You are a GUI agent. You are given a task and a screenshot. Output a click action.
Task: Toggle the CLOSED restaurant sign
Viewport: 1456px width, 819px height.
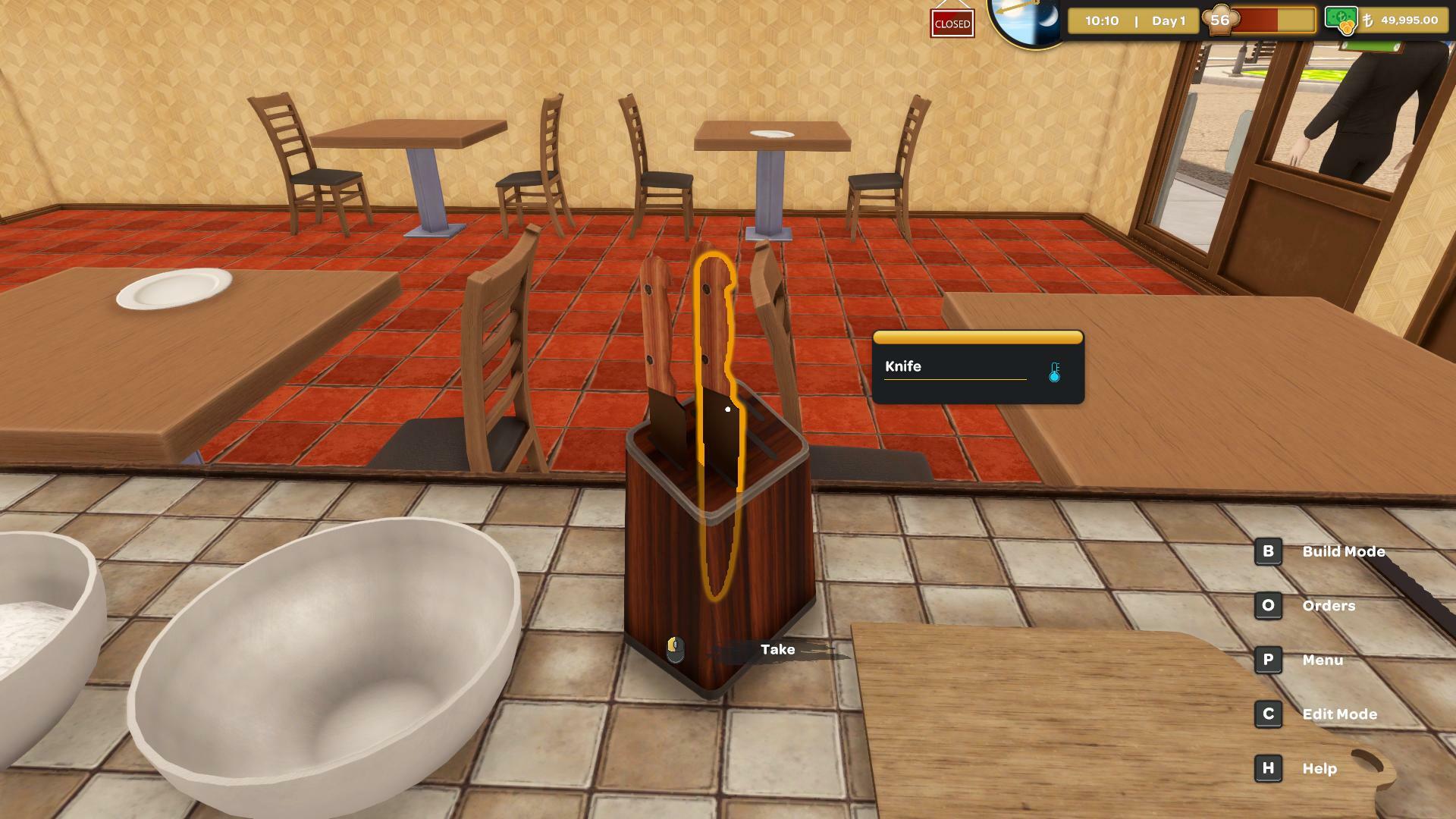952,24
